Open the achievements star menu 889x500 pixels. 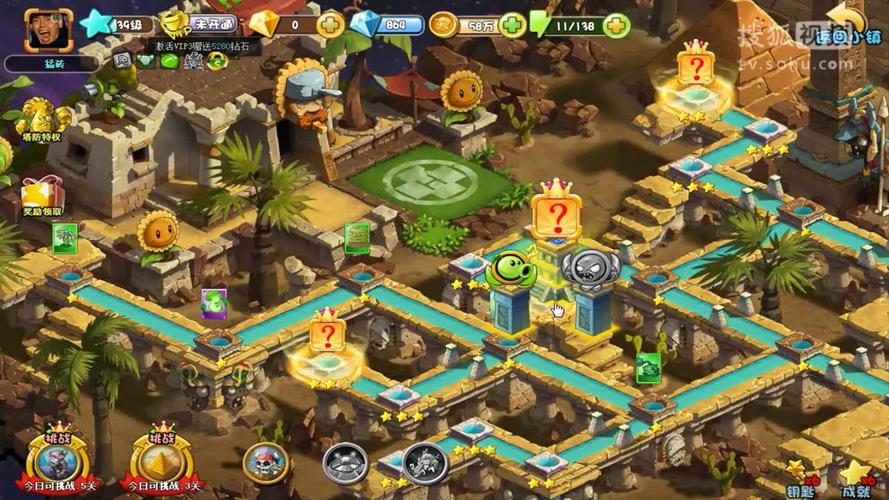tap(855, 477)
